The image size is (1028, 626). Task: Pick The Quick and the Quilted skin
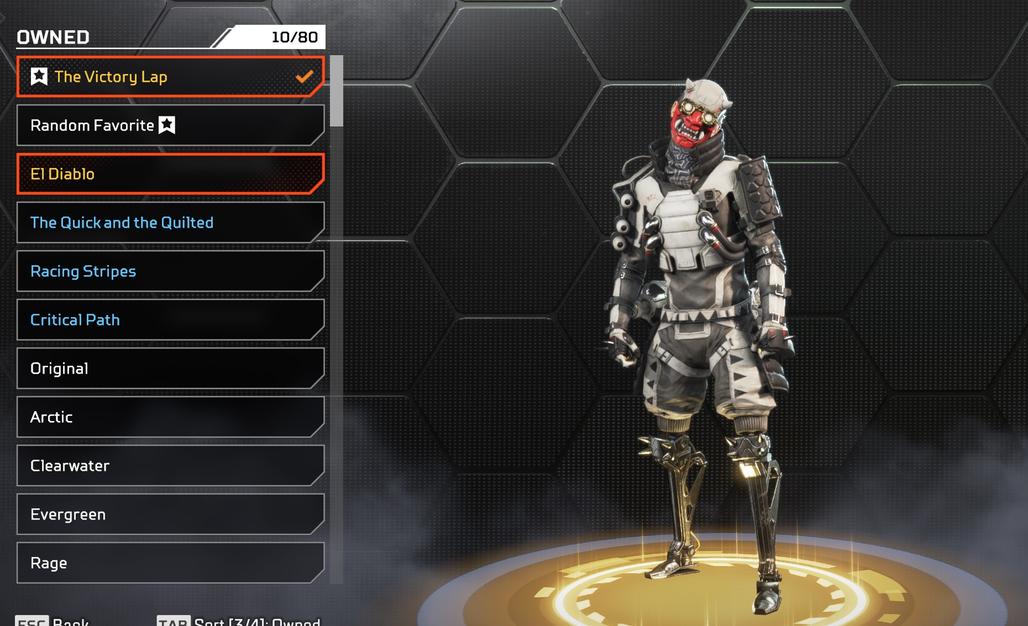[x=170, y=223]
